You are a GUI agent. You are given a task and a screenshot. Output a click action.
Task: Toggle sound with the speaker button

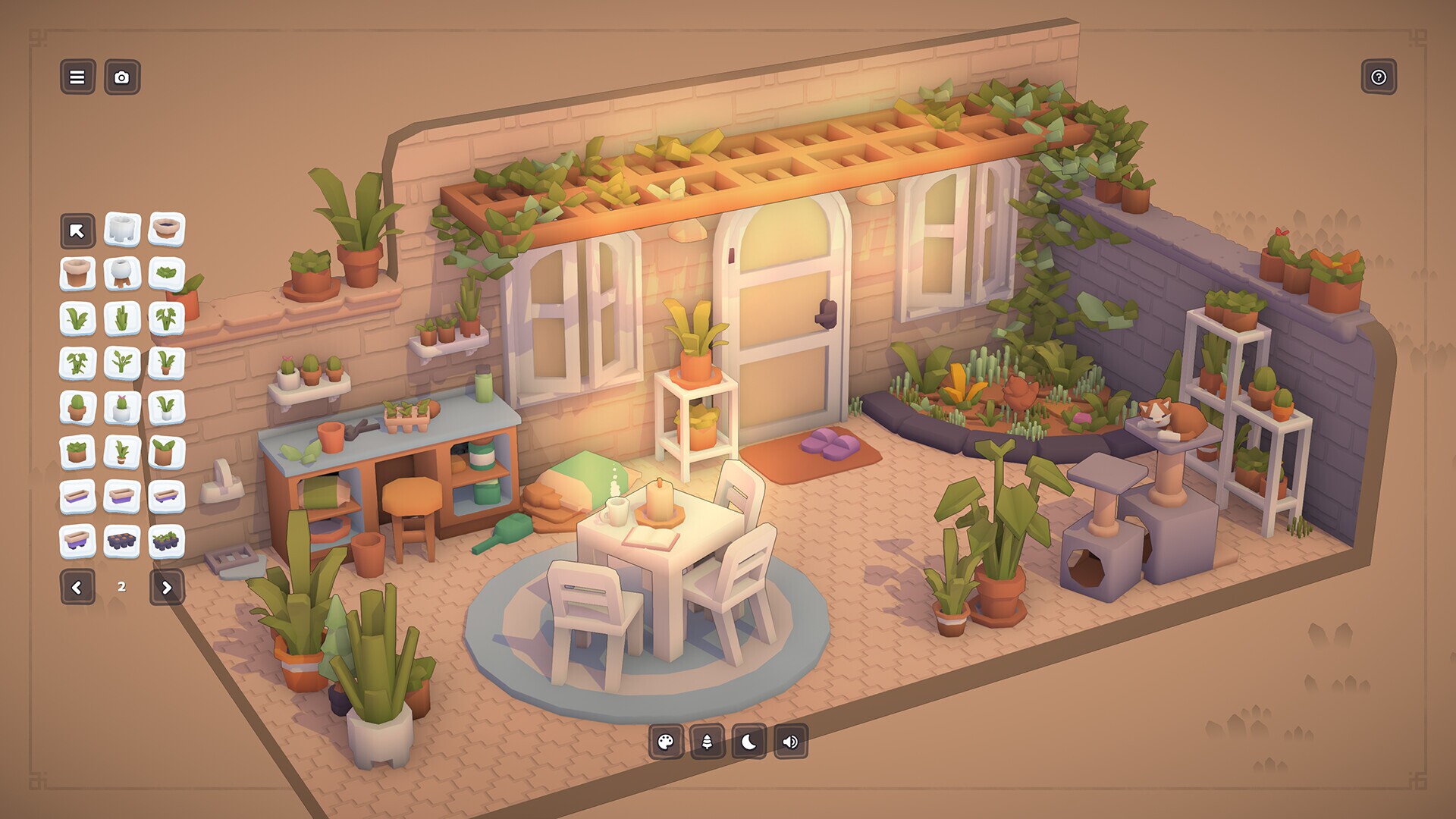pos(790,742)
